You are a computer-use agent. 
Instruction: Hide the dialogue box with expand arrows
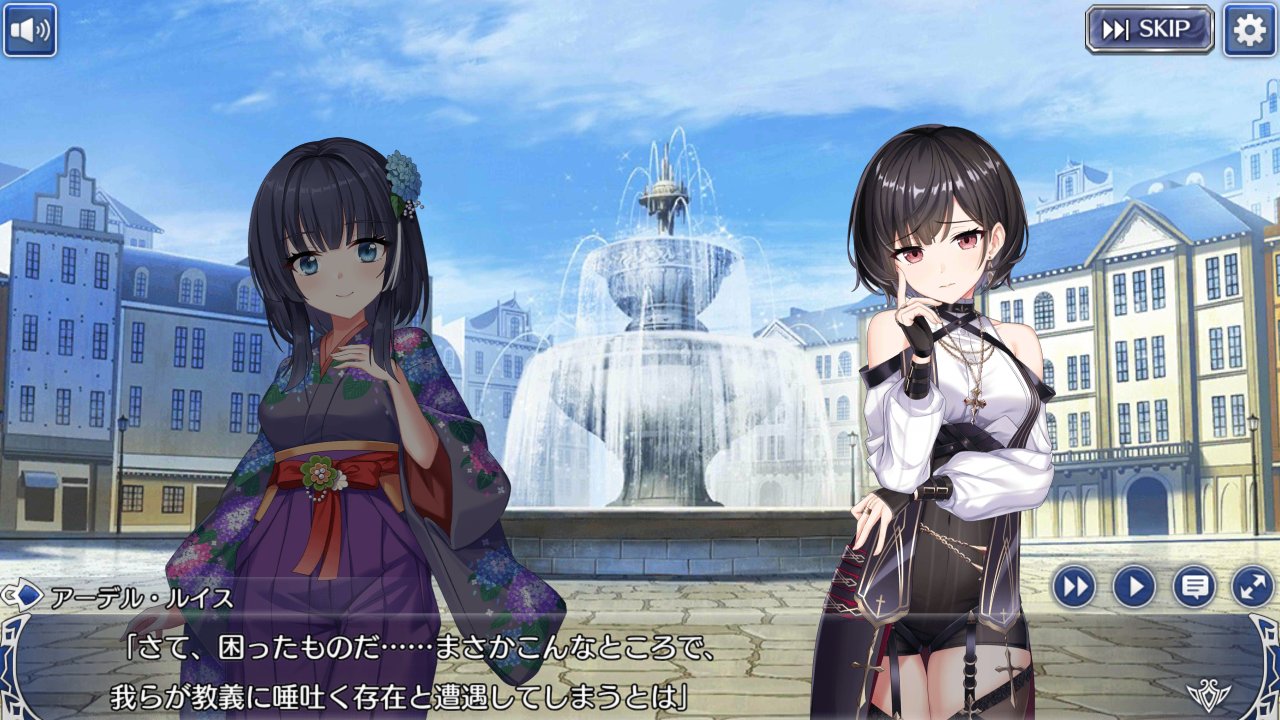click(x=1252, y=586)
